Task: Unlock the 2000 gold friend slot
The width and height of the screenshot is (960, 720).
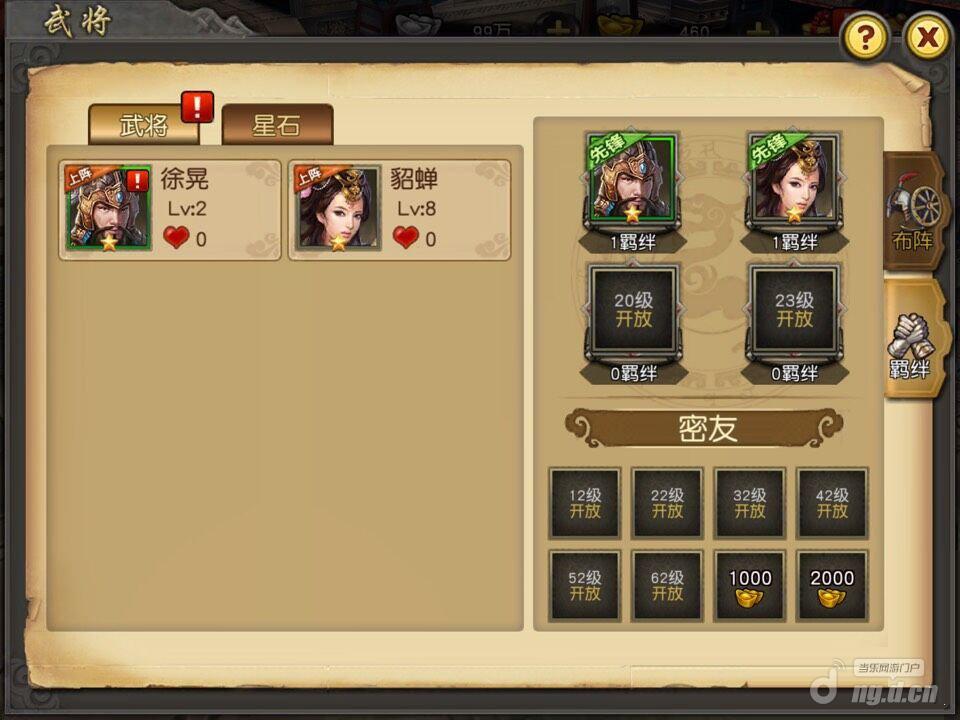Action: click(832, 585)
